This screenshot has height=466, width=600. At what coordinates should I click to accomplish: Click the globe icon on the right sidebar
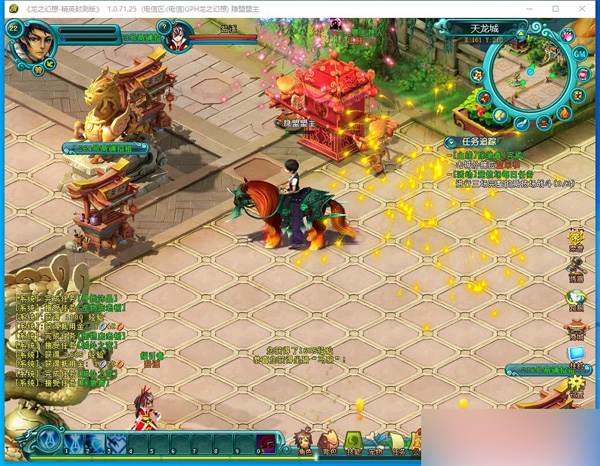click(576, 298)
